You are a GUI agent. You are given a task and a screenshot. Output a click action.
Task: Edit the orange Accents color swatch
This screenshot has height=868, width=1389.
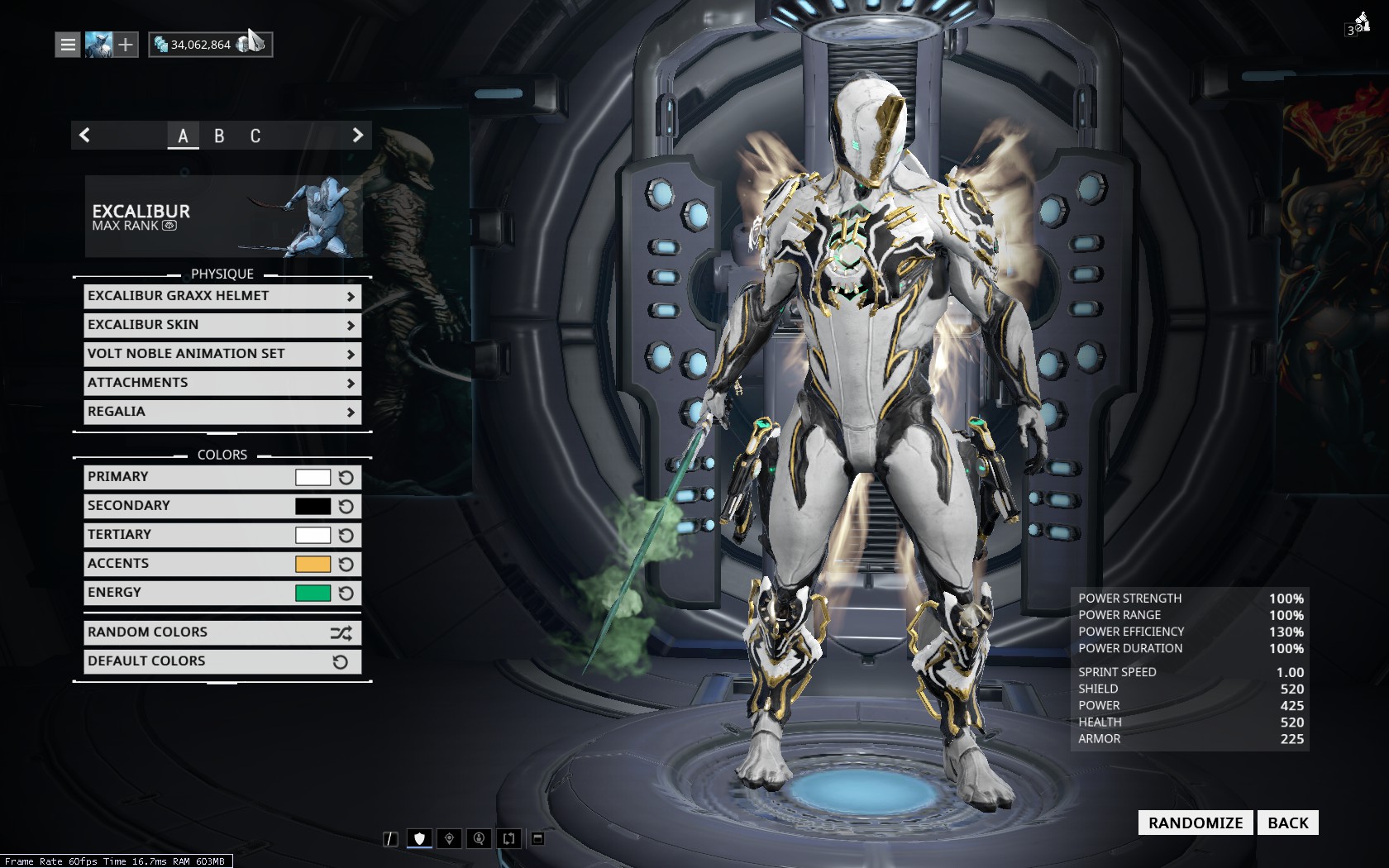pos(313,564)
